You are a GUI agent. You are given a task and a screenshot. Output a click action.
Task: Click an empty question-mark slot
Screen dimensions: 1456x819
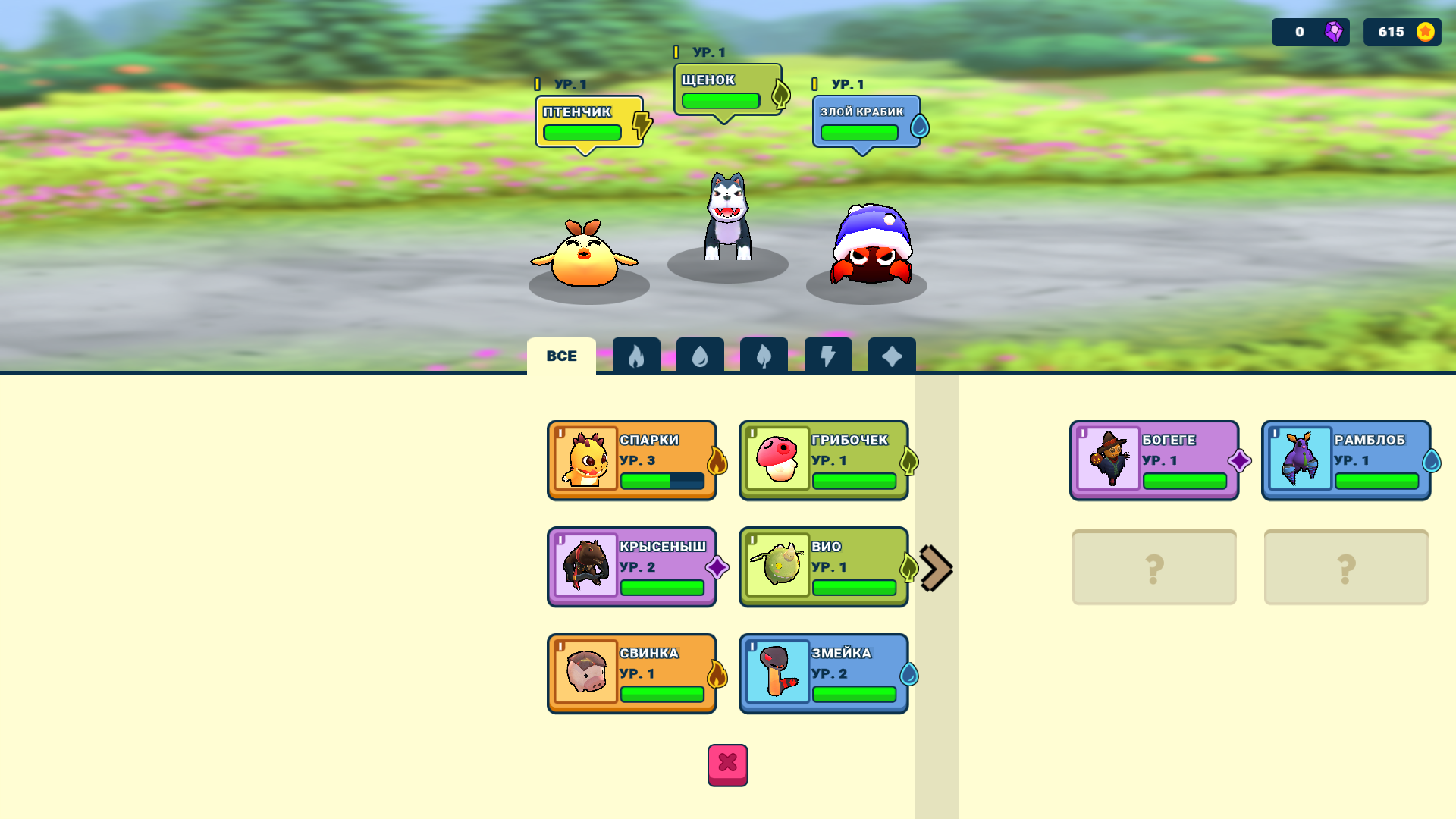(1154, 566)
